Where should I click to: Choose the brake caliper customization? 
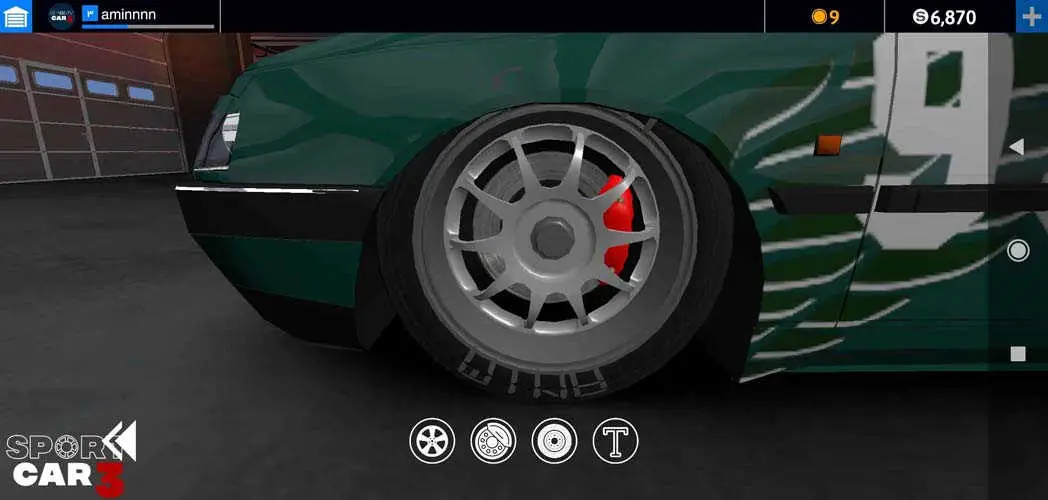tap(493, 441)
